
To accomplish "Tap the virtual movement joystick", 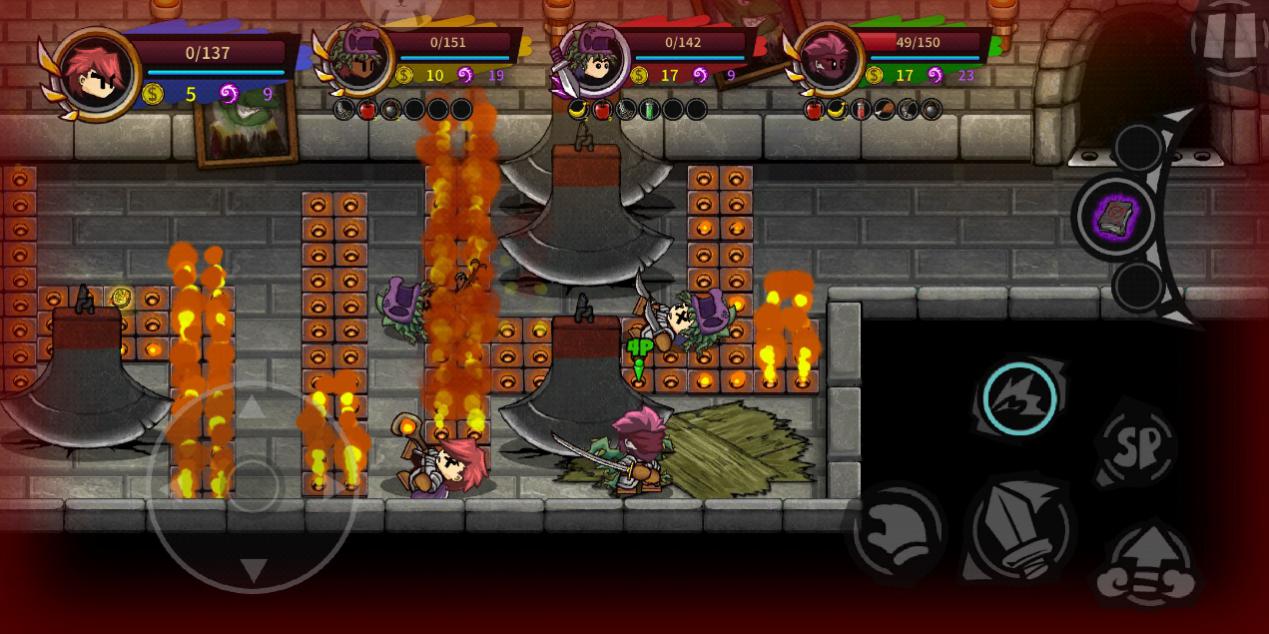I will pyautogui.click(x=251, y=486).
